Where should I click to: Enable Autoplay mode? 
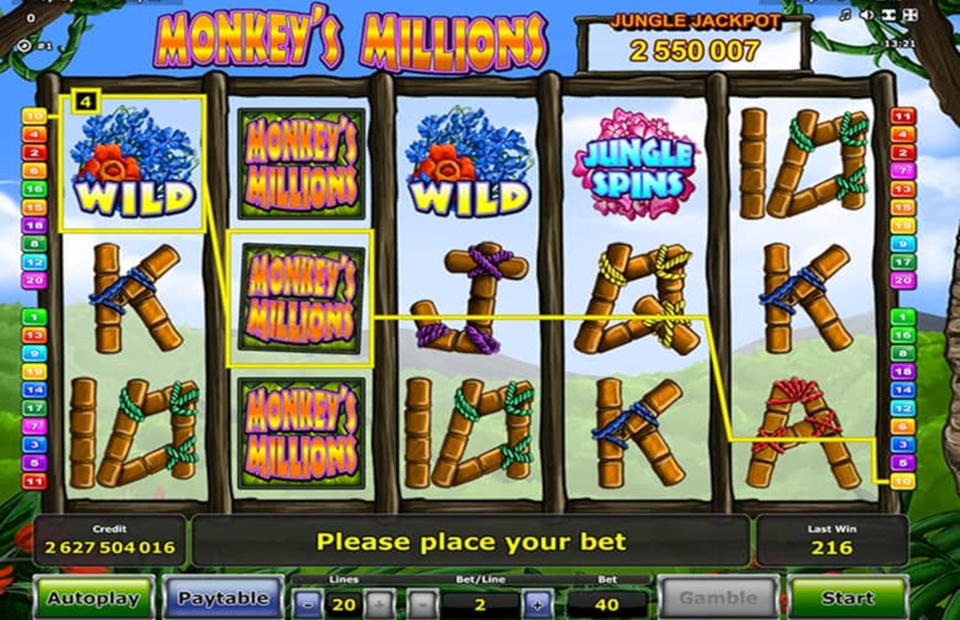pos(95,598)
